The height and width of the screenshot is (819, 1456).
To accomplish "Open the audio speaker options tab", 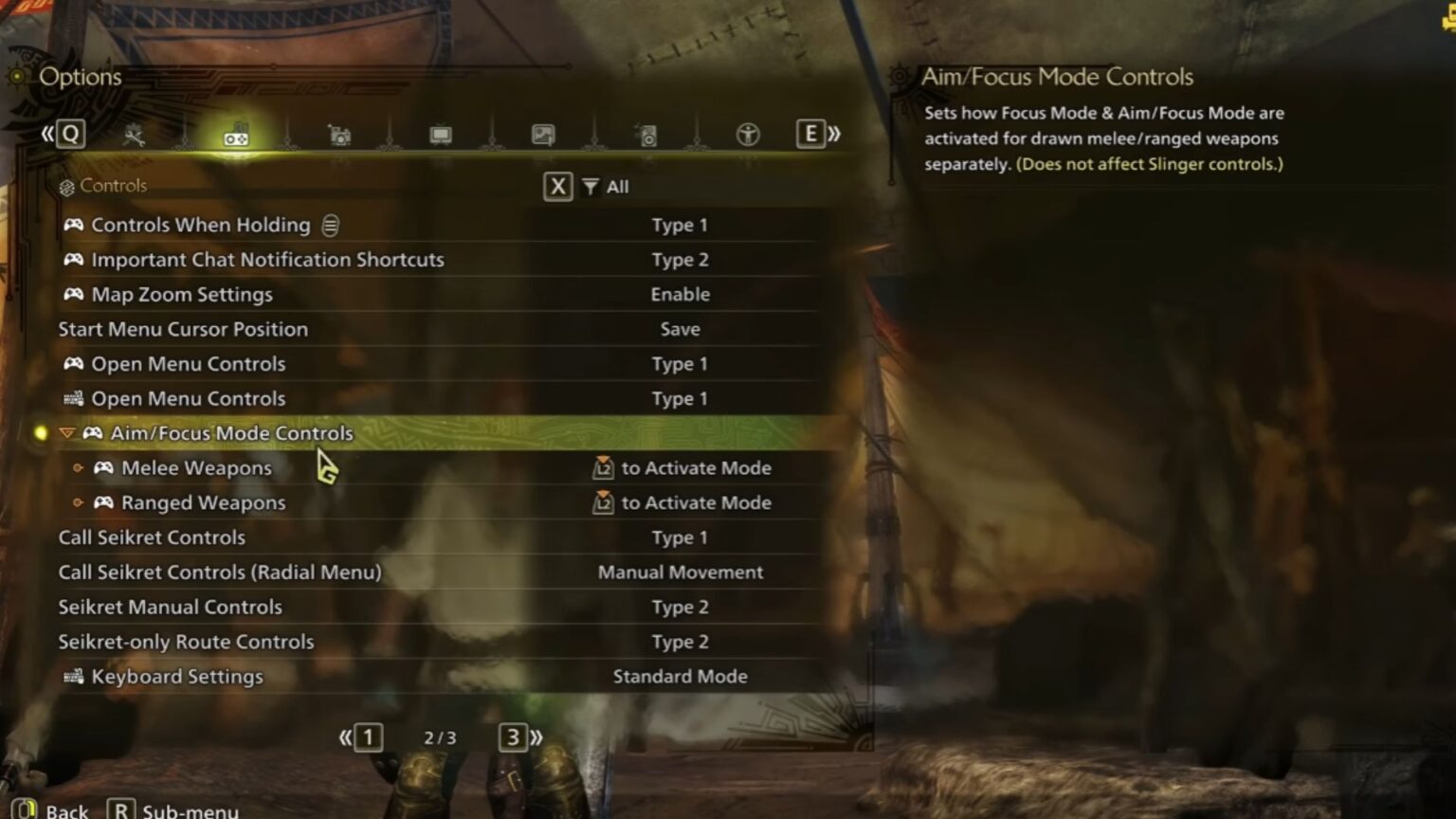I will [646, 134].
